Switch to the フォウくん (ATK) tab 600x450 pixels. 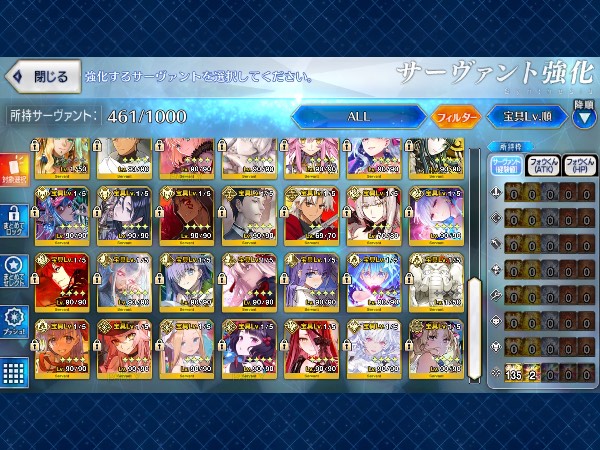542,165
